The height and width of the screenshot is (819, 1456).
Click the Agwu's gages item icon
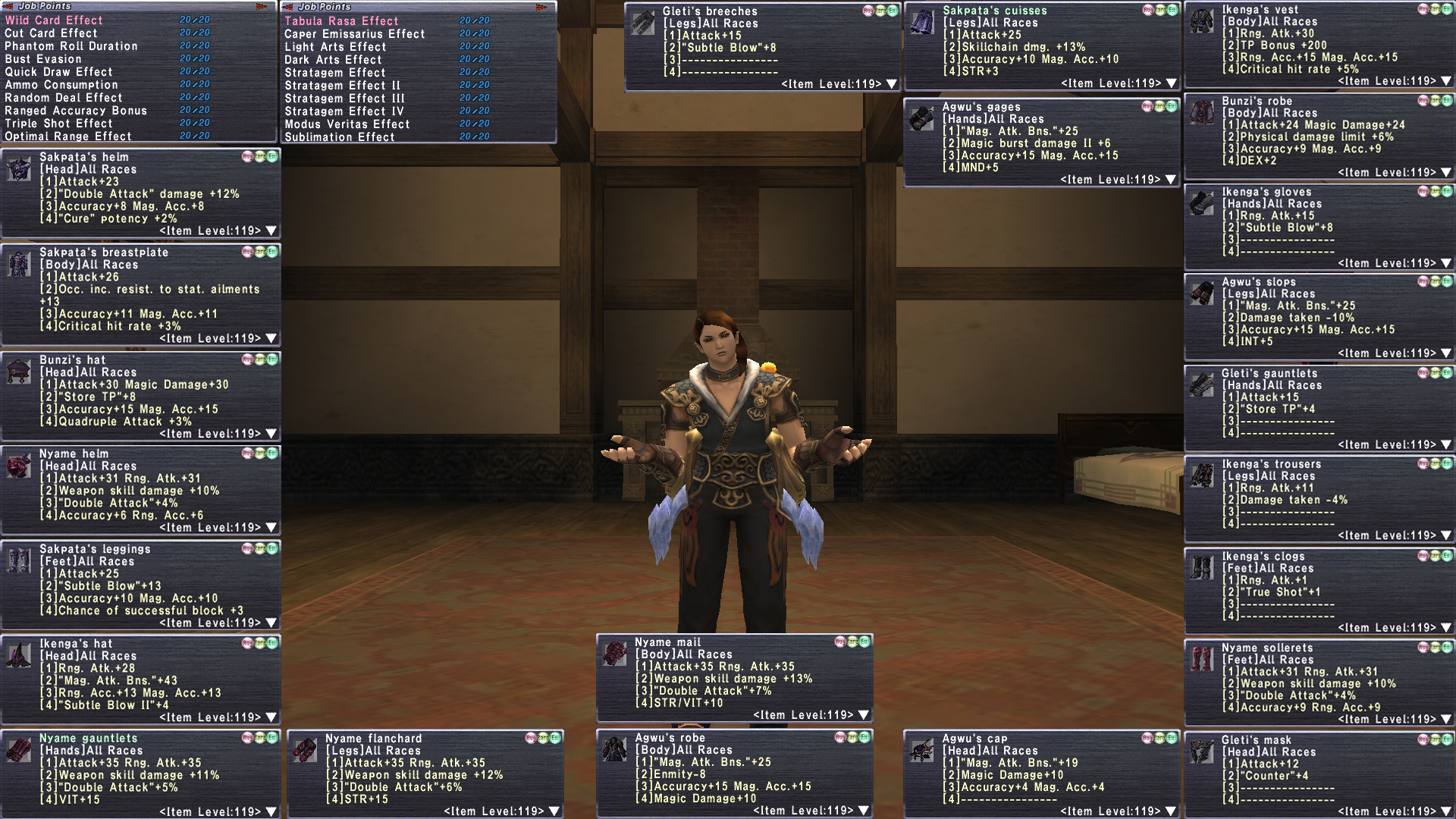pos(922,119)
